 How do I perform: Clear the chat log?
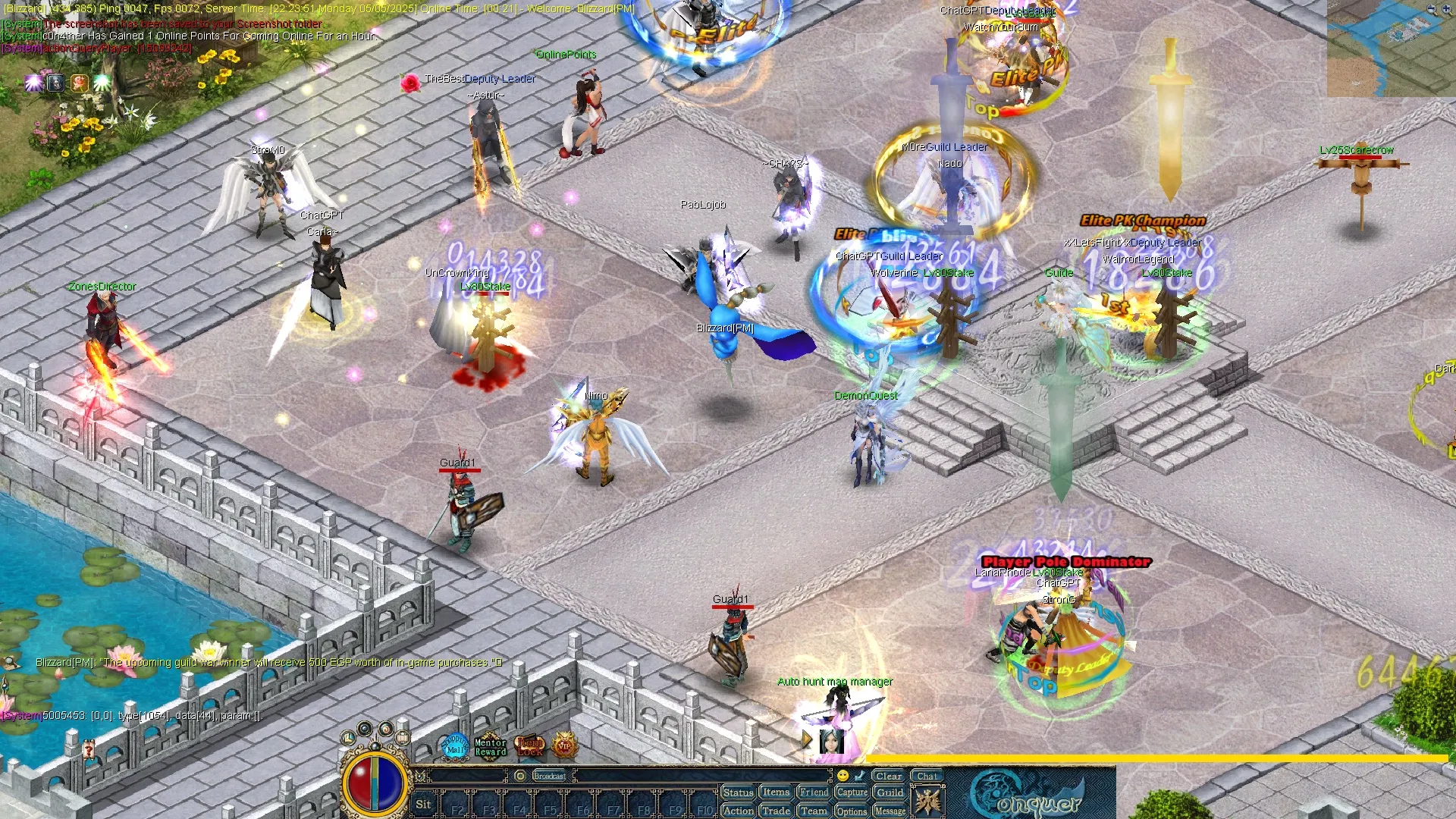pyautogui.click(x=888, y=776)
